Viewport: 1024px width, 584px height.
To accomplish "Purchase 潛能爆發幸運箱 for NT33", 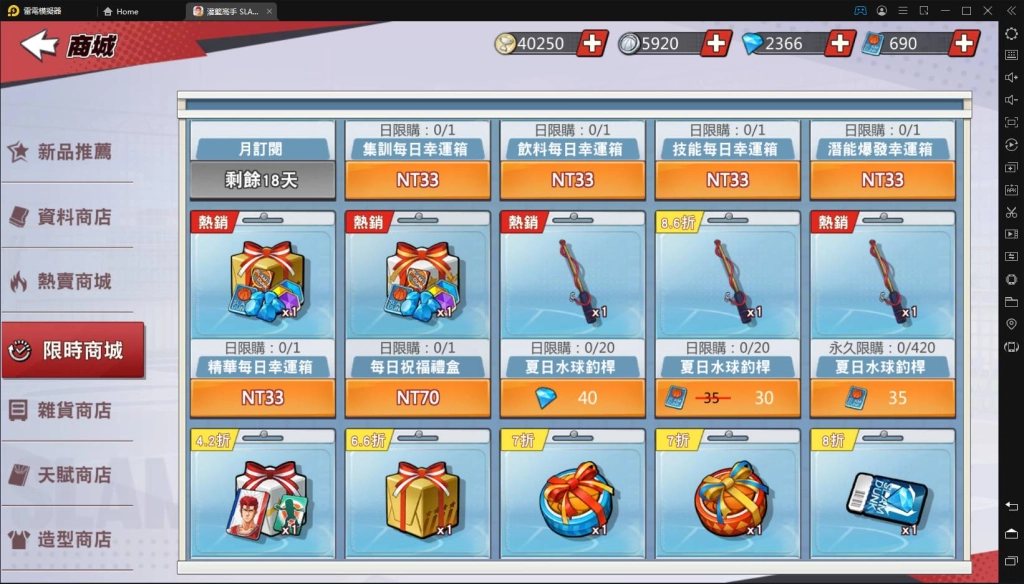I will pyautogui.click(x=882, y=180).
